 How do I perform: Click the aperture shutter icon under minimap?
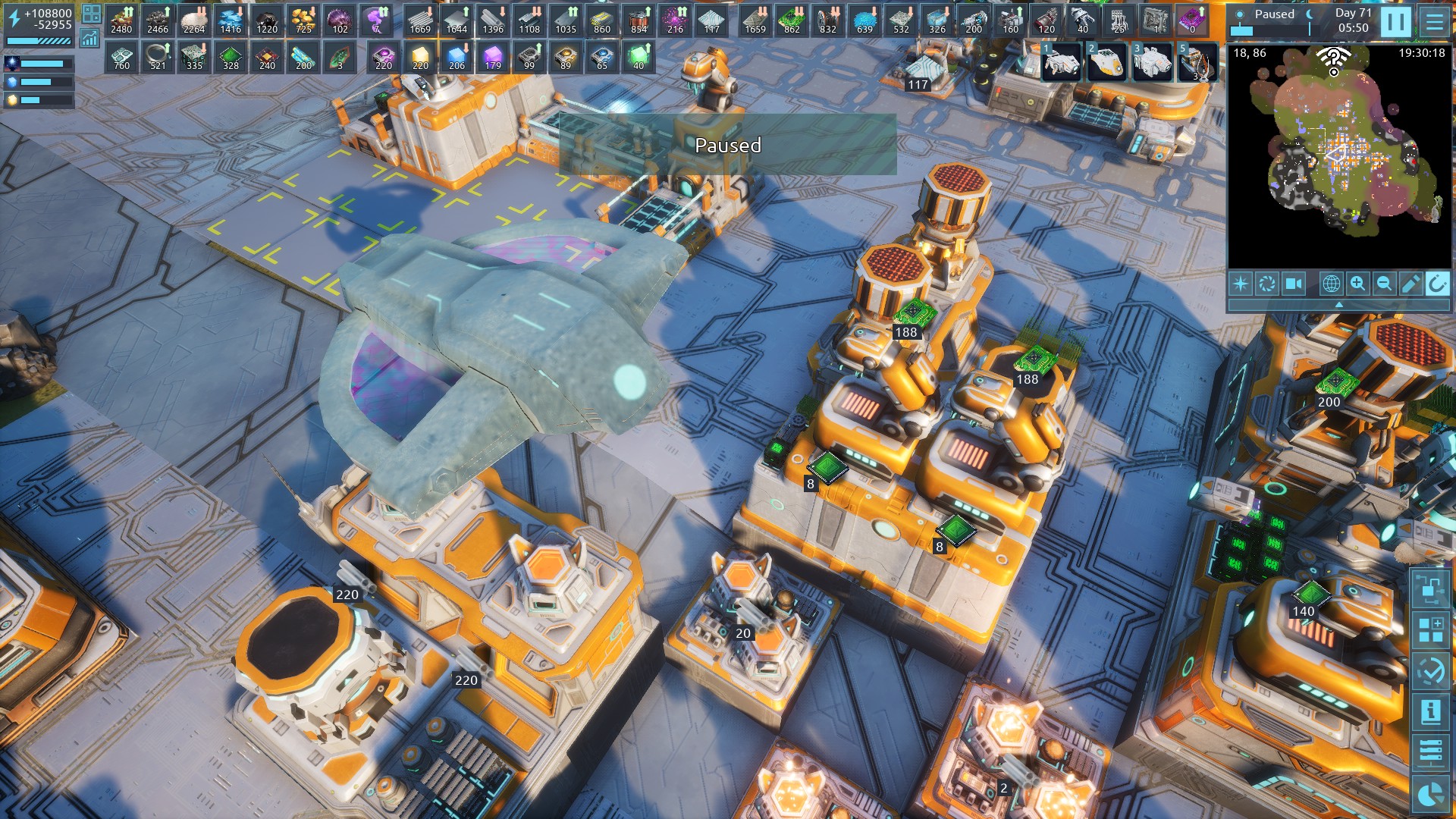1266,284
